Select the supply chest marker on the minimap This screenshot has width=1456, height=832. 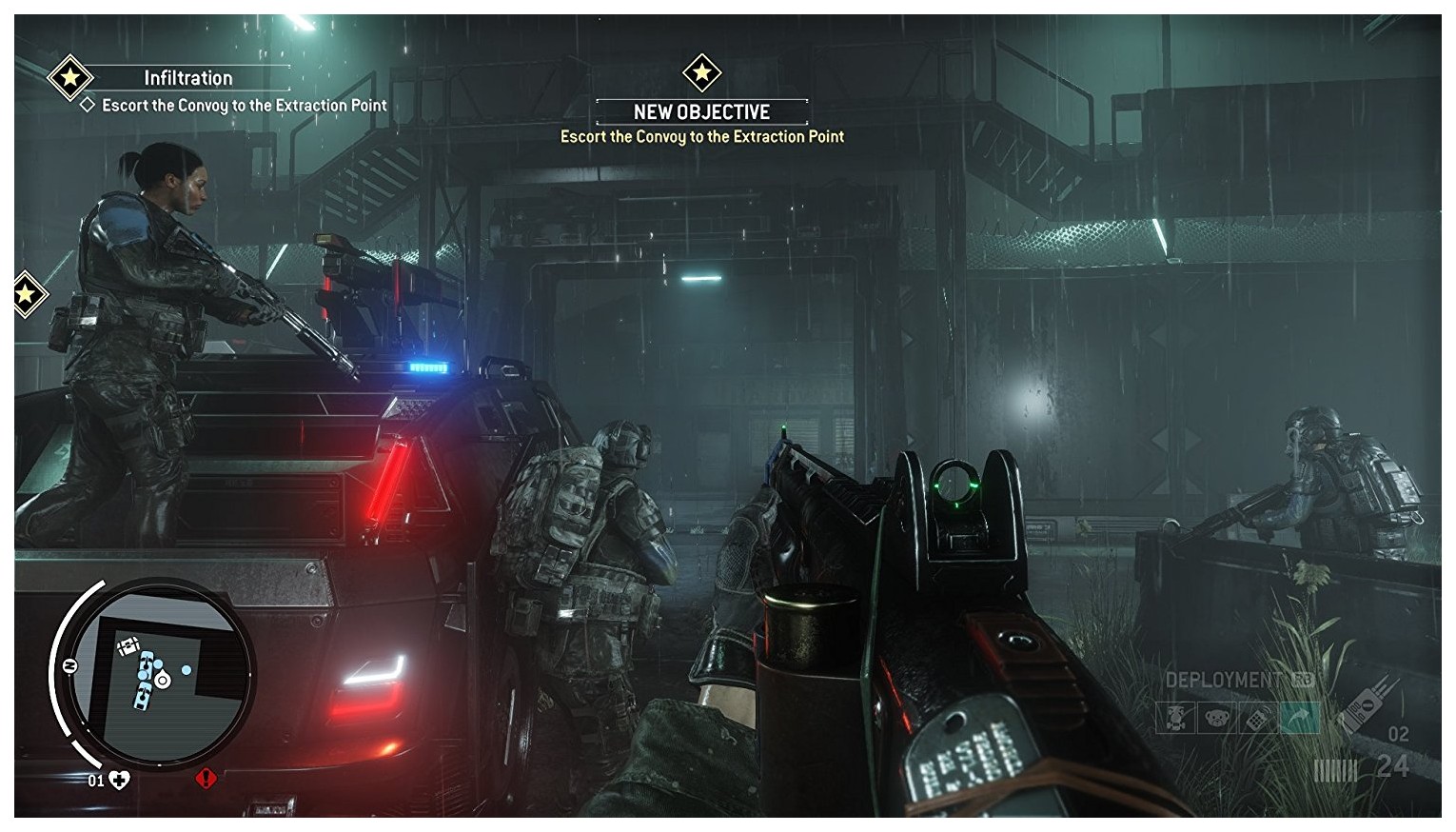[x=128, y=647]
